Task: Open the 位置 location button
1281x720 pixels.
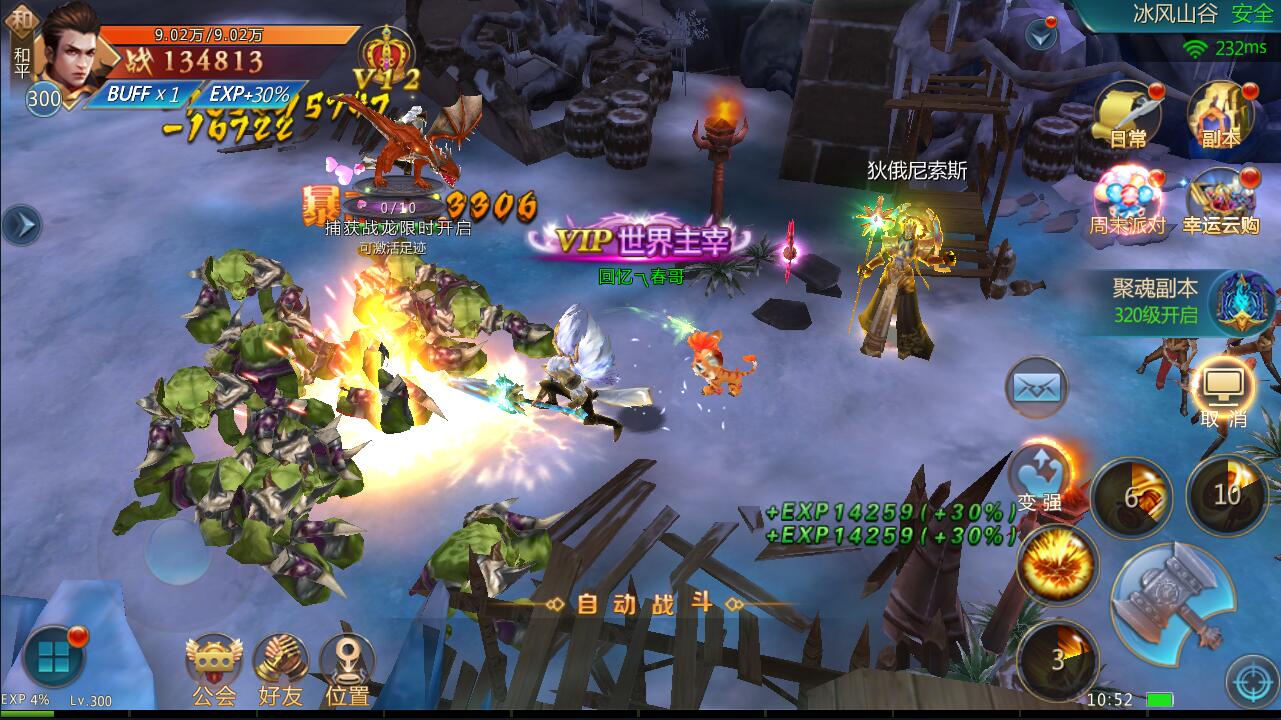Action: click(x=347, y=668)
